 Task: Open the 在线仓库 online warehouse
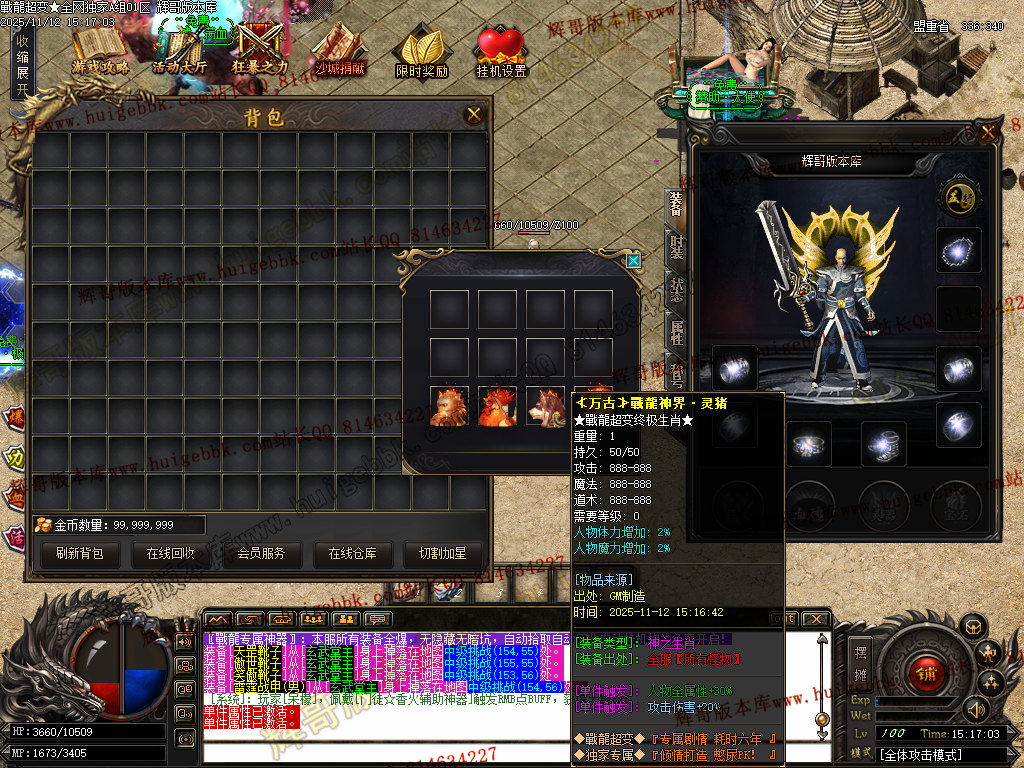352,553
